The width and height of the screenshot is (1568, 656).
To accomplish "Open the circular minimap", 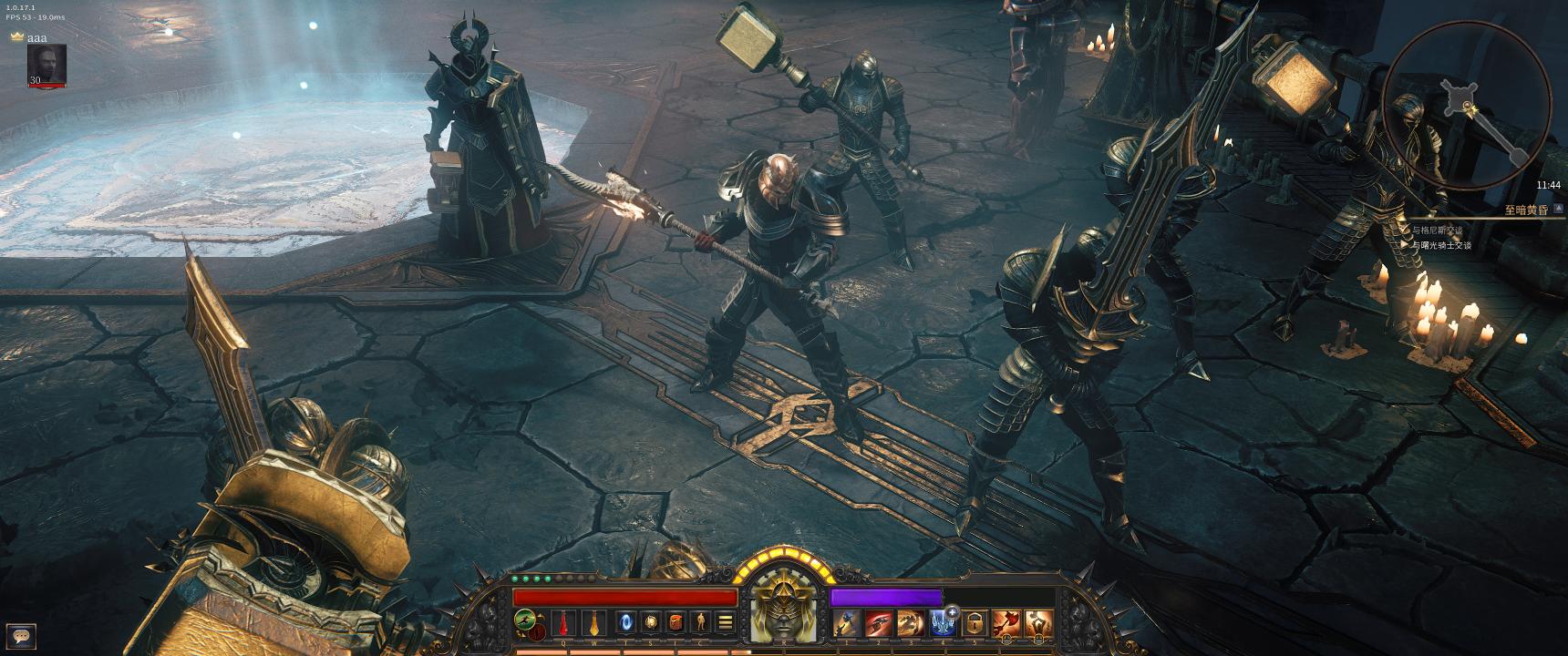I will point(1466,106).
